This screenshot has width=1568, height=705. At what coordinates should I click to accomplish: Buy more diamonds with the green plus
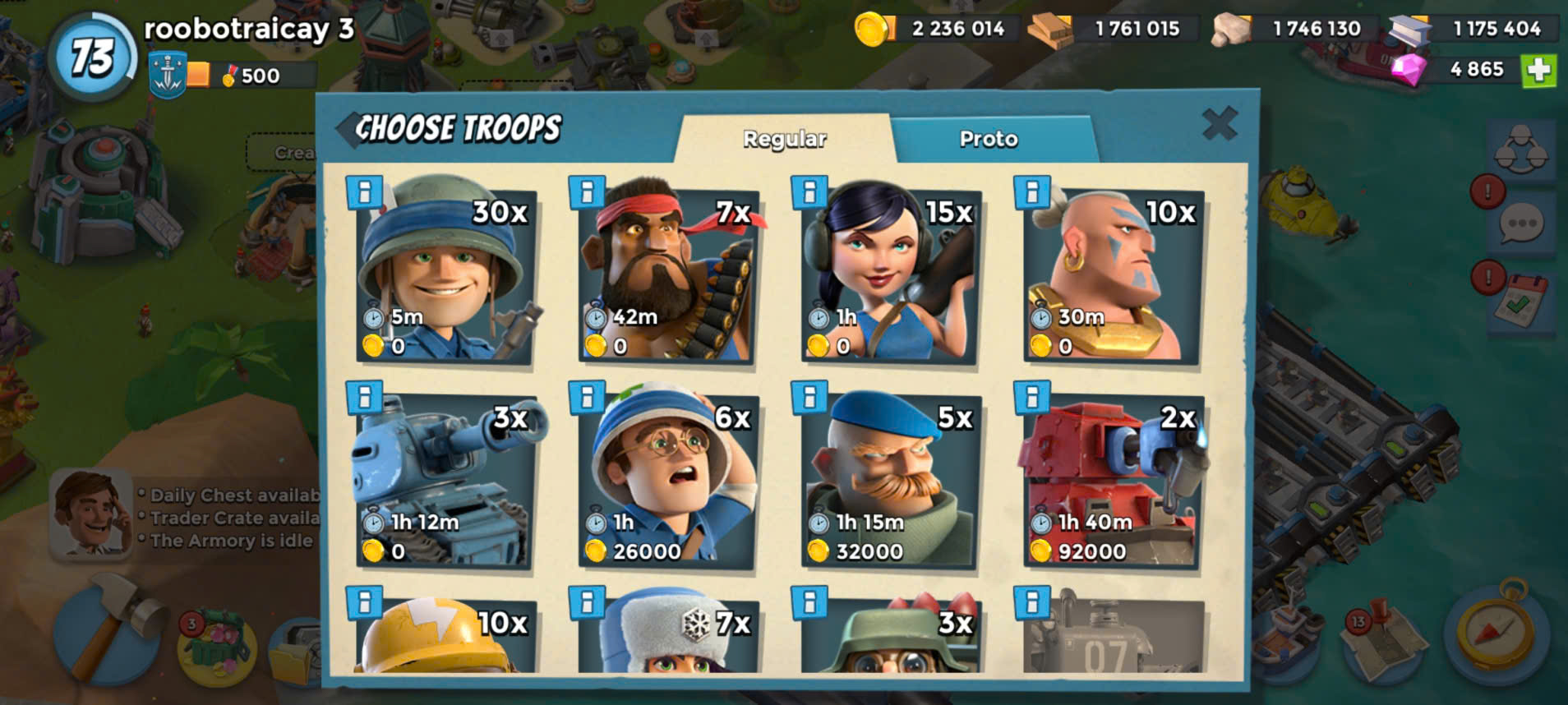[x=1538, y=70]
